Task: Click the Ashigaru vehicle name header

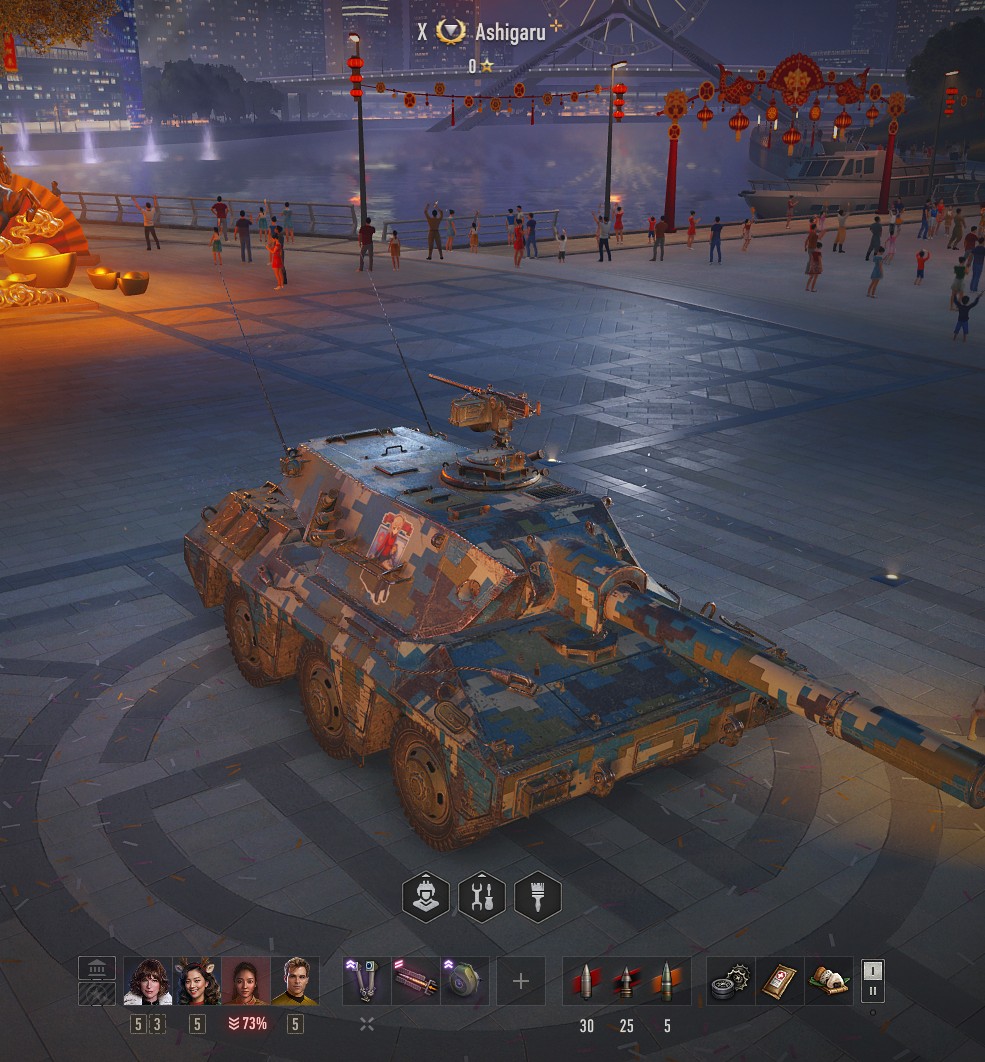Action: point(510,32)
